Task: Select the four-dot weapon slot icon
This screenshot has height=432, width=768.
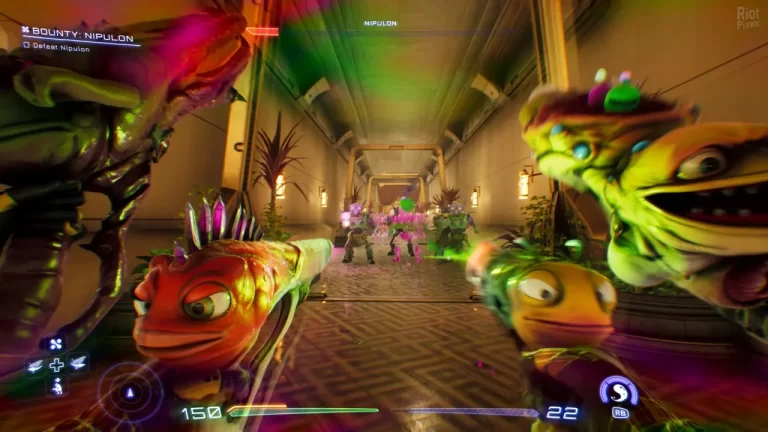Action: 56,344
